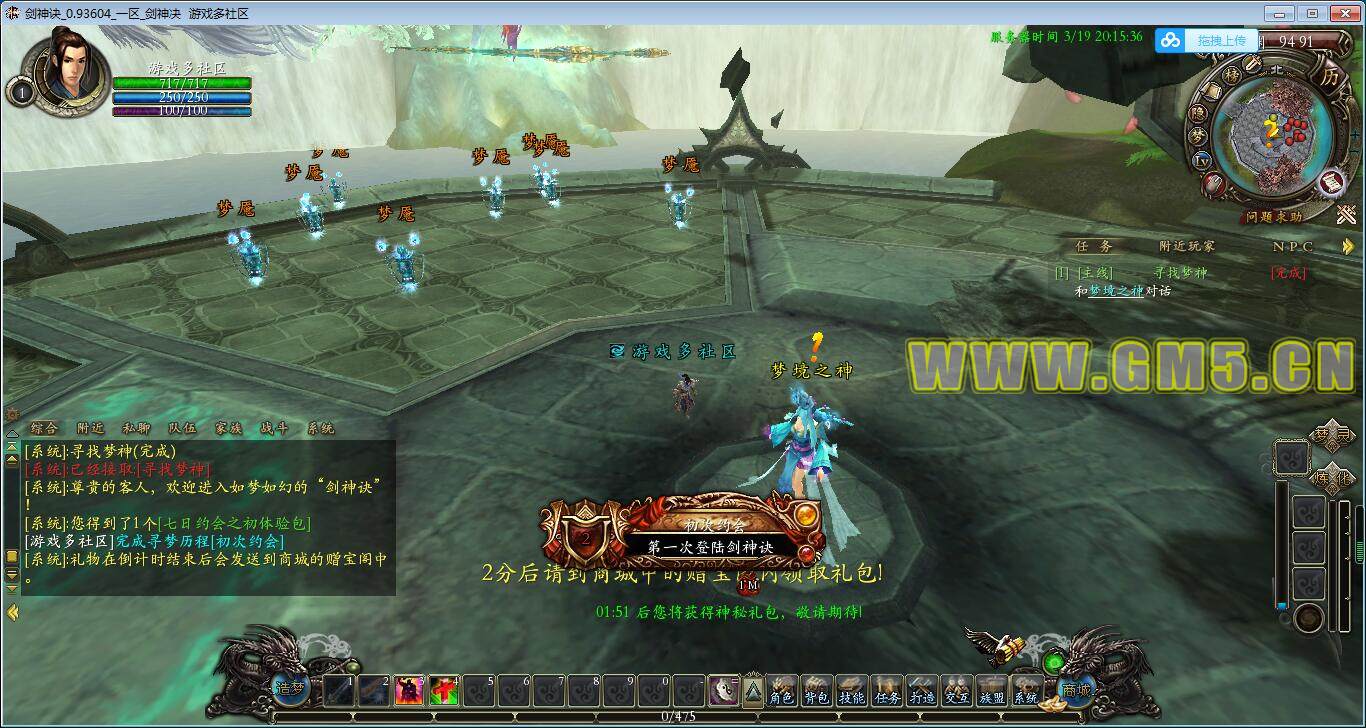The width and height of the screenshot is (1366, 728).
Task: Click the 造梦 orb button
Action: point(289,689)
